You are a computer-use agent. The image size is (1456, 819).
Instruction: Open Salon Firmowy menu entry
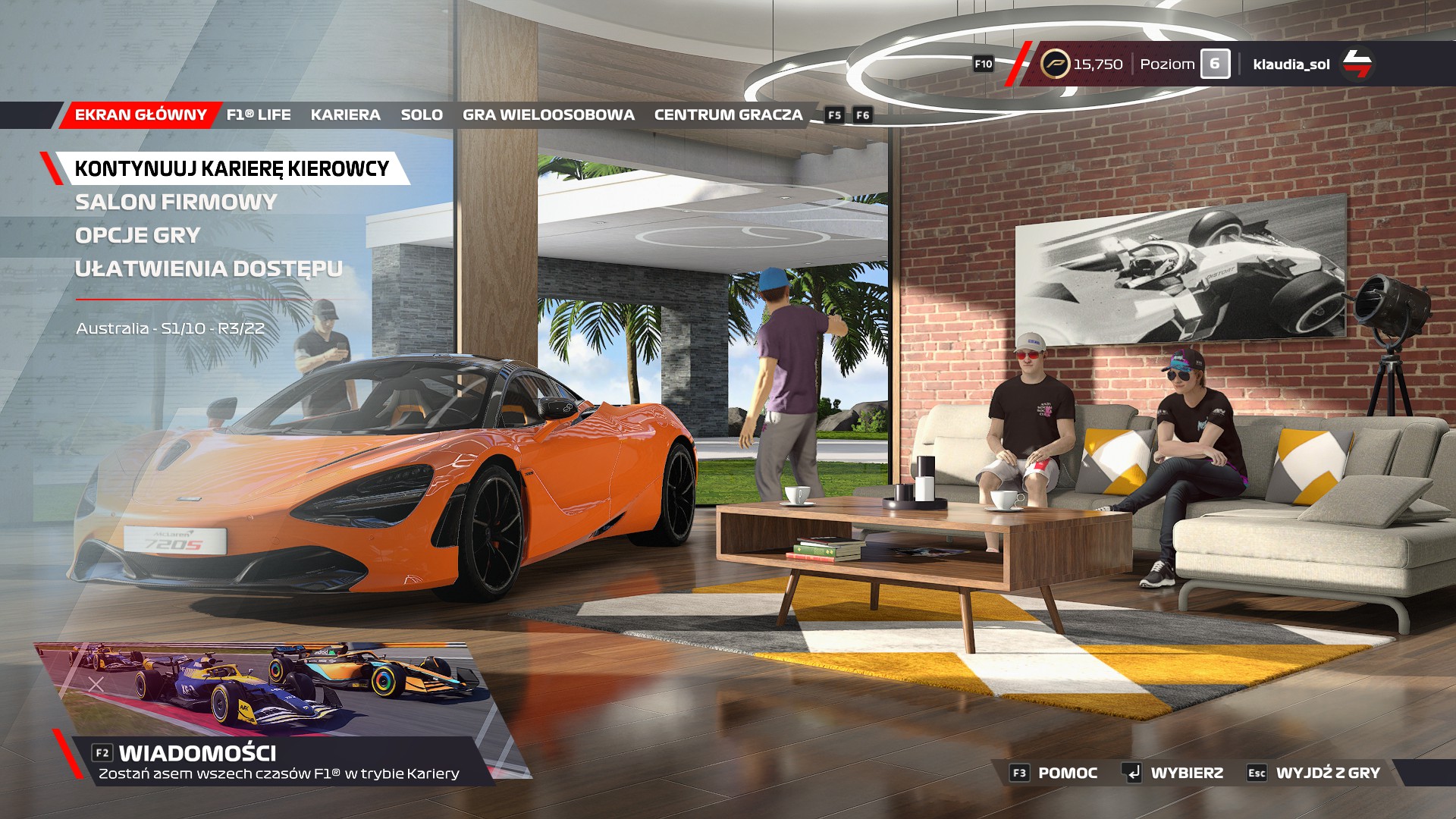point(176,202)
